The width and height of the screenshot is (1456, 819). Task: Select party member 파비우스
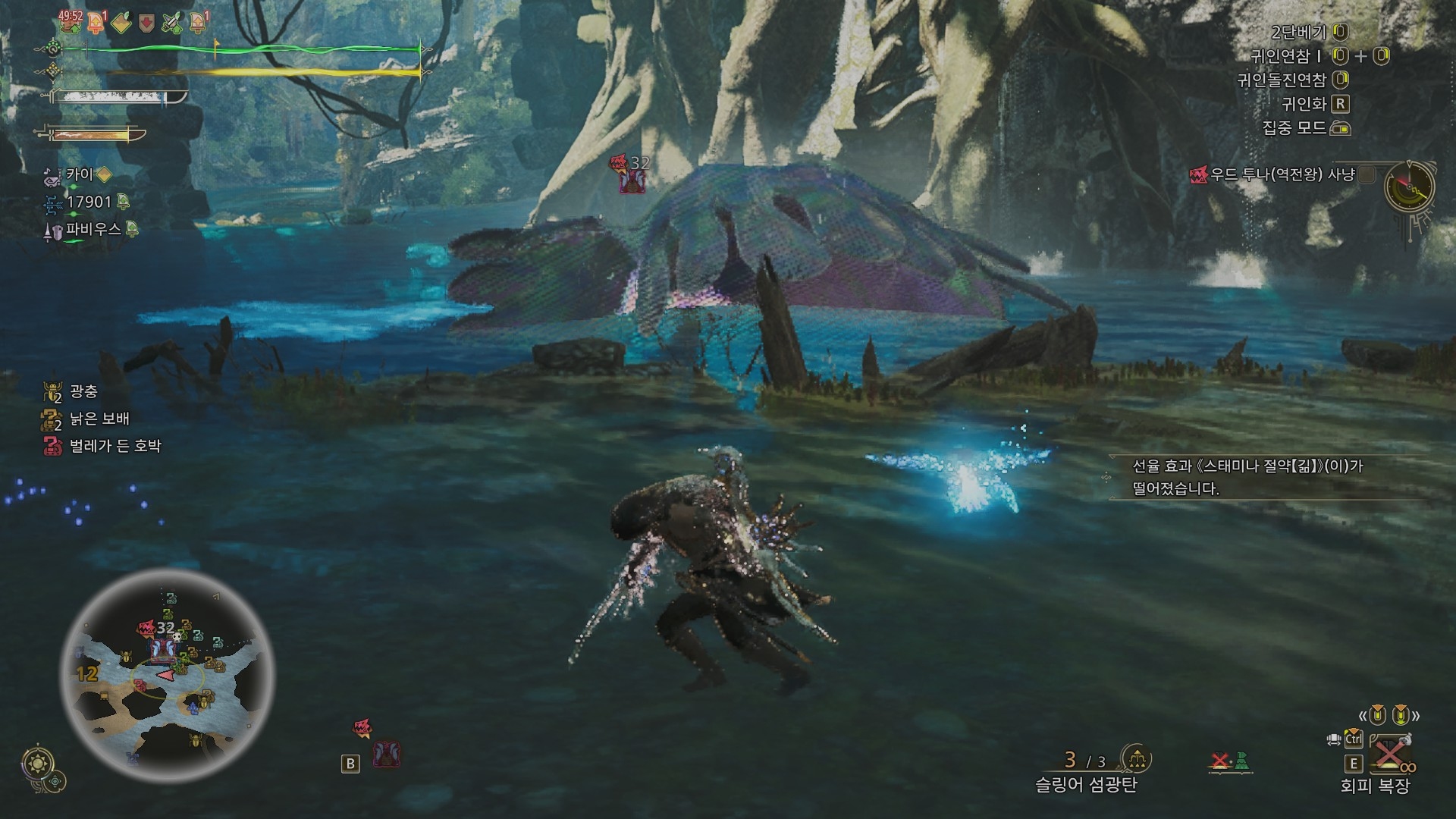coord(94,229)
